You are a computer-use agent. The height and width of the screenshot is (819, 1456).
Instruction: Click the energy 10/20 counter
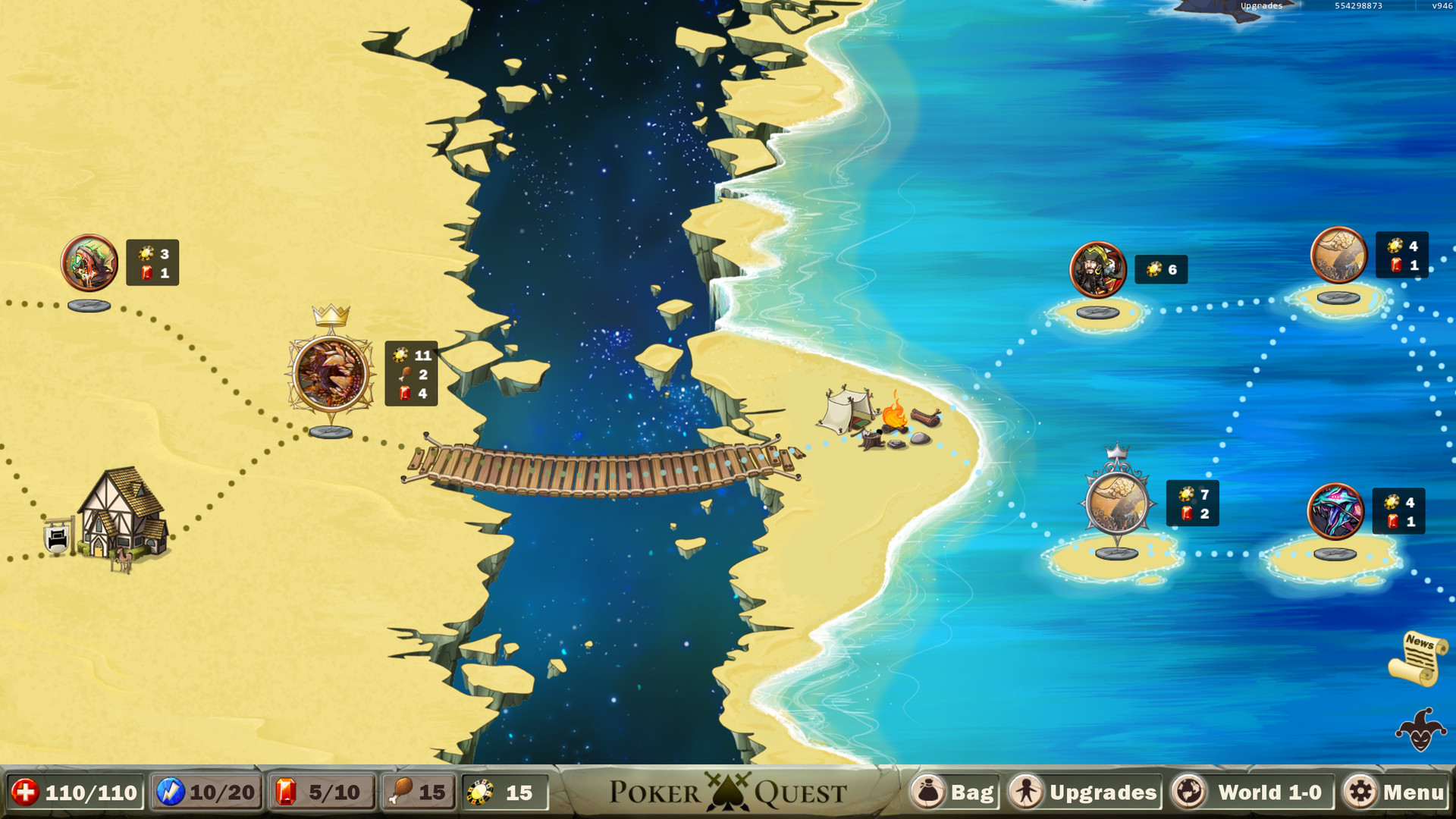point(205,793)
